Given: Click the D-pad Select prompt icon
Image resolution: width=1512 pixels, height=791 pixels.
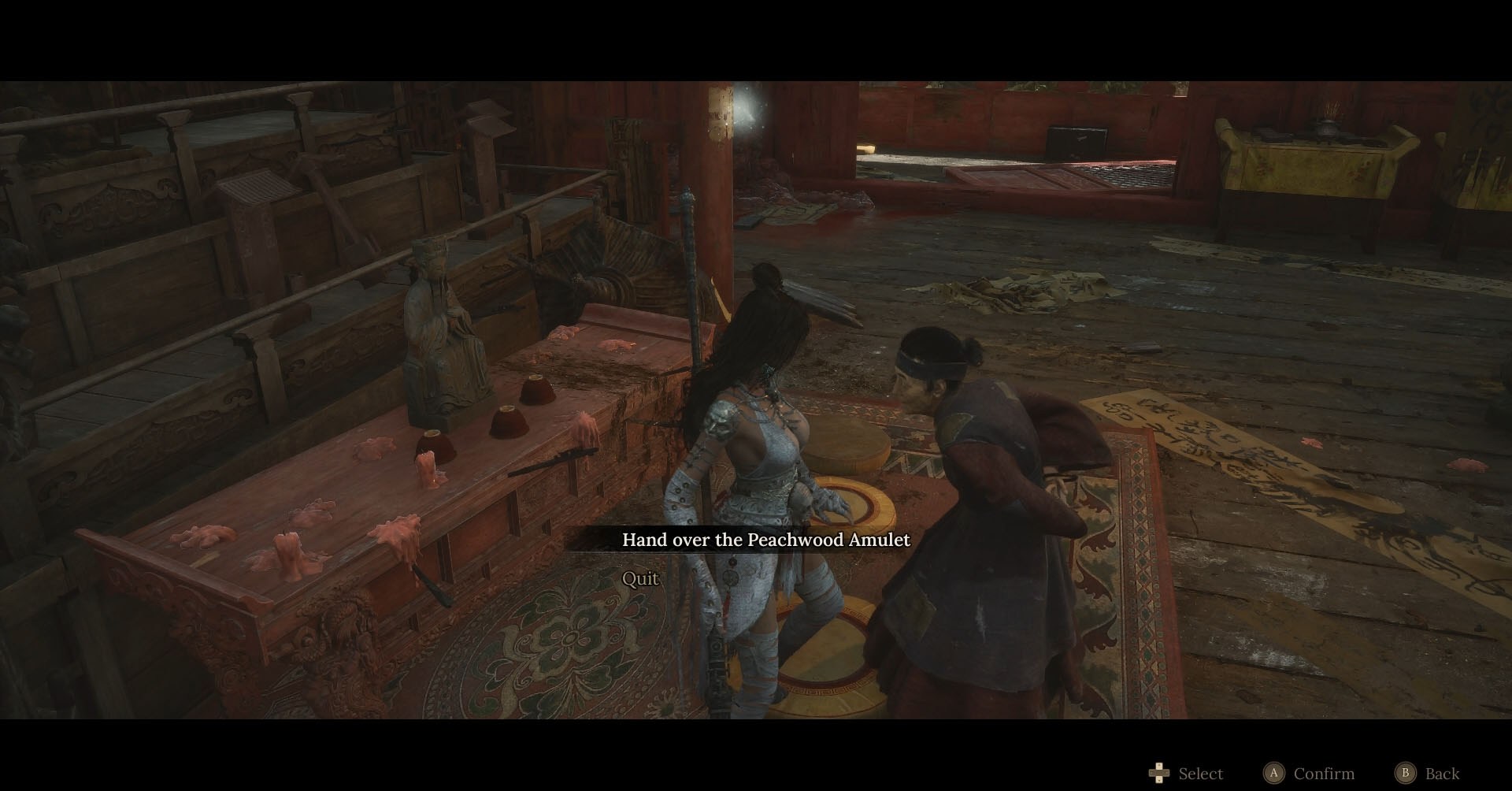Looking at the screenshot, I should pyautogui.click(x=1158, y=774).
